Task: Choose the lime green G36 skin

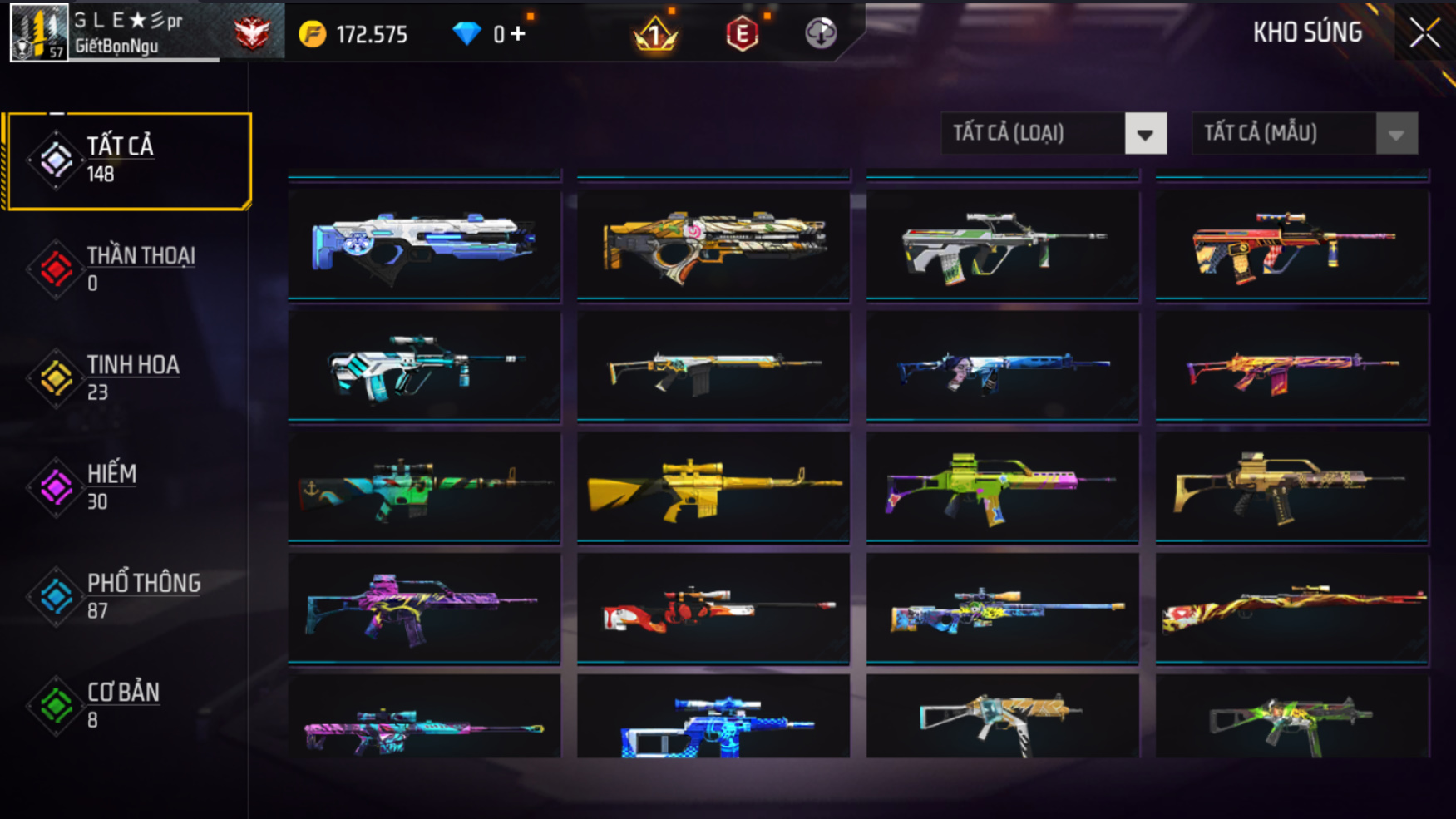Action: [x=1002, y=487]
